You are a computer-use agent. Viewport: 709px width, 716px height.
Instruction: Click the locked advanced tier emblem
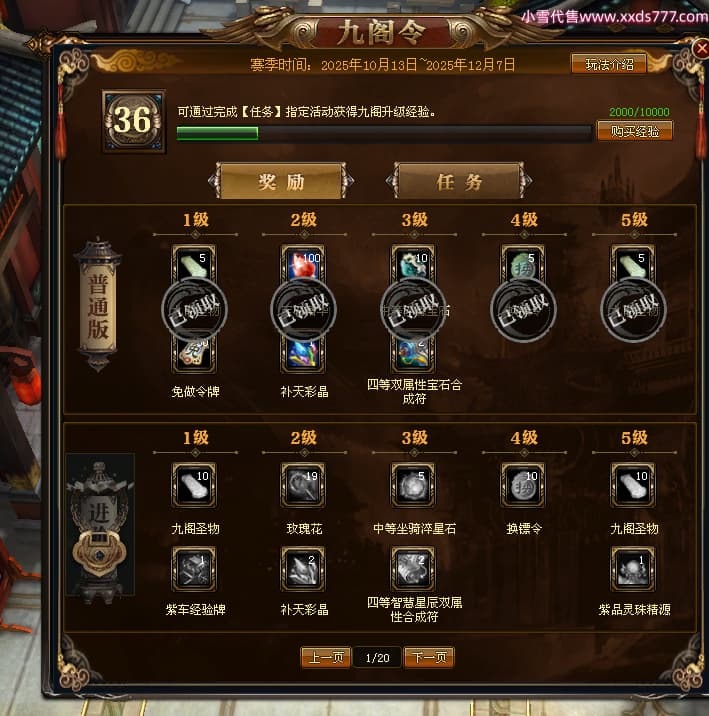coord(100,525)
